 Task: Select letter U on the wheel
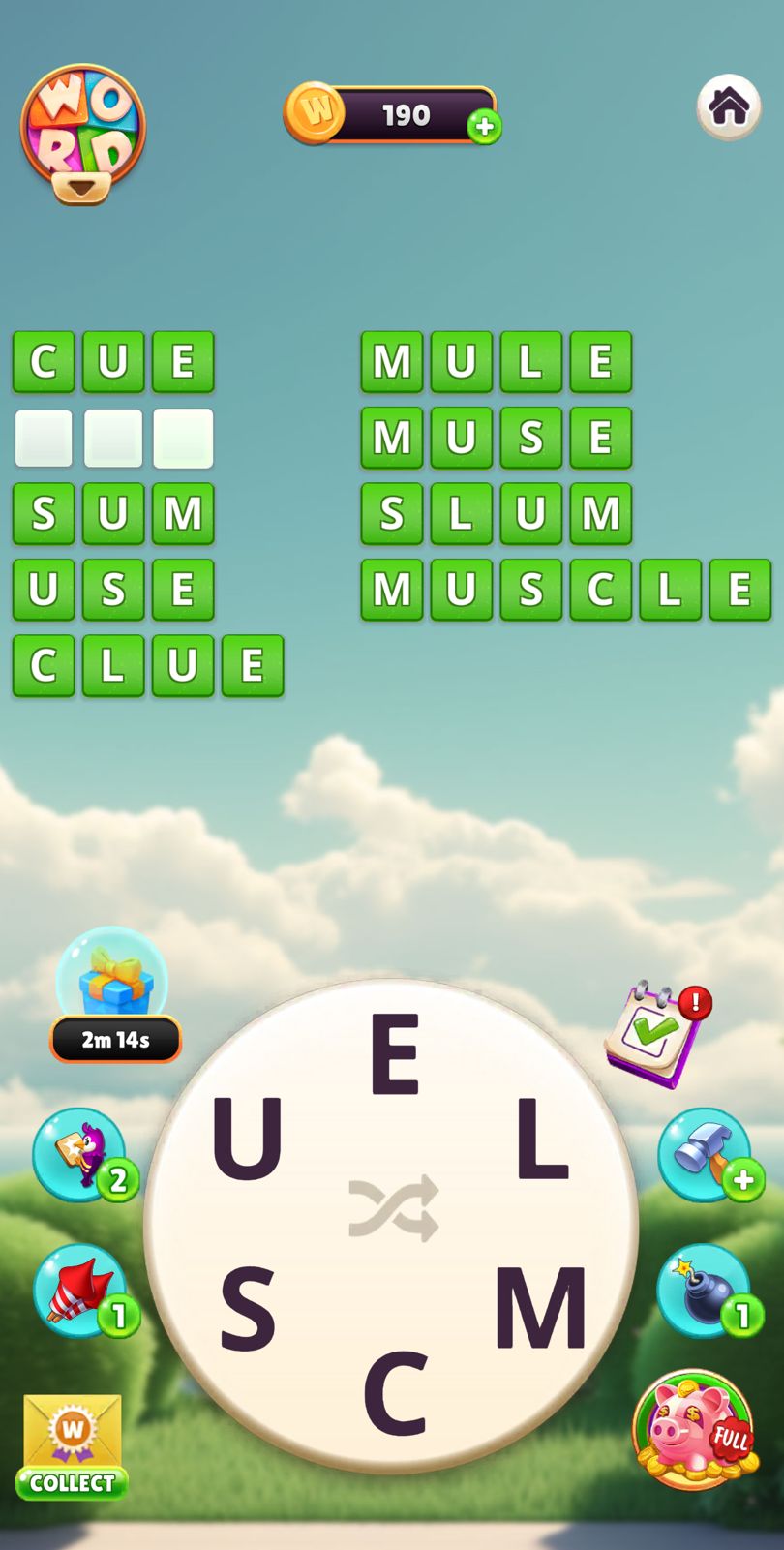(x=247, y=1139)
